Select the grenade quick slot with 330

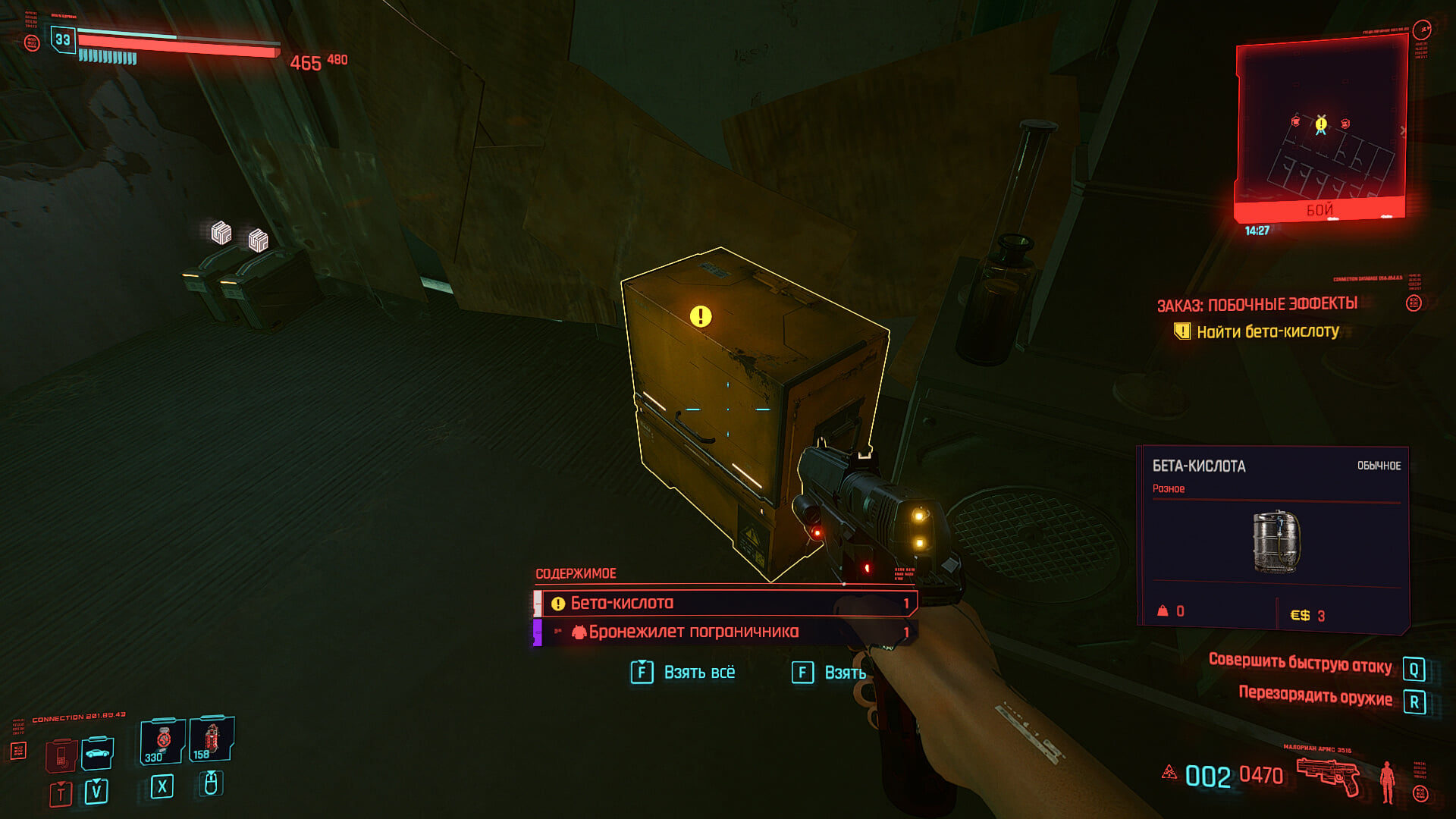[163, 741]
